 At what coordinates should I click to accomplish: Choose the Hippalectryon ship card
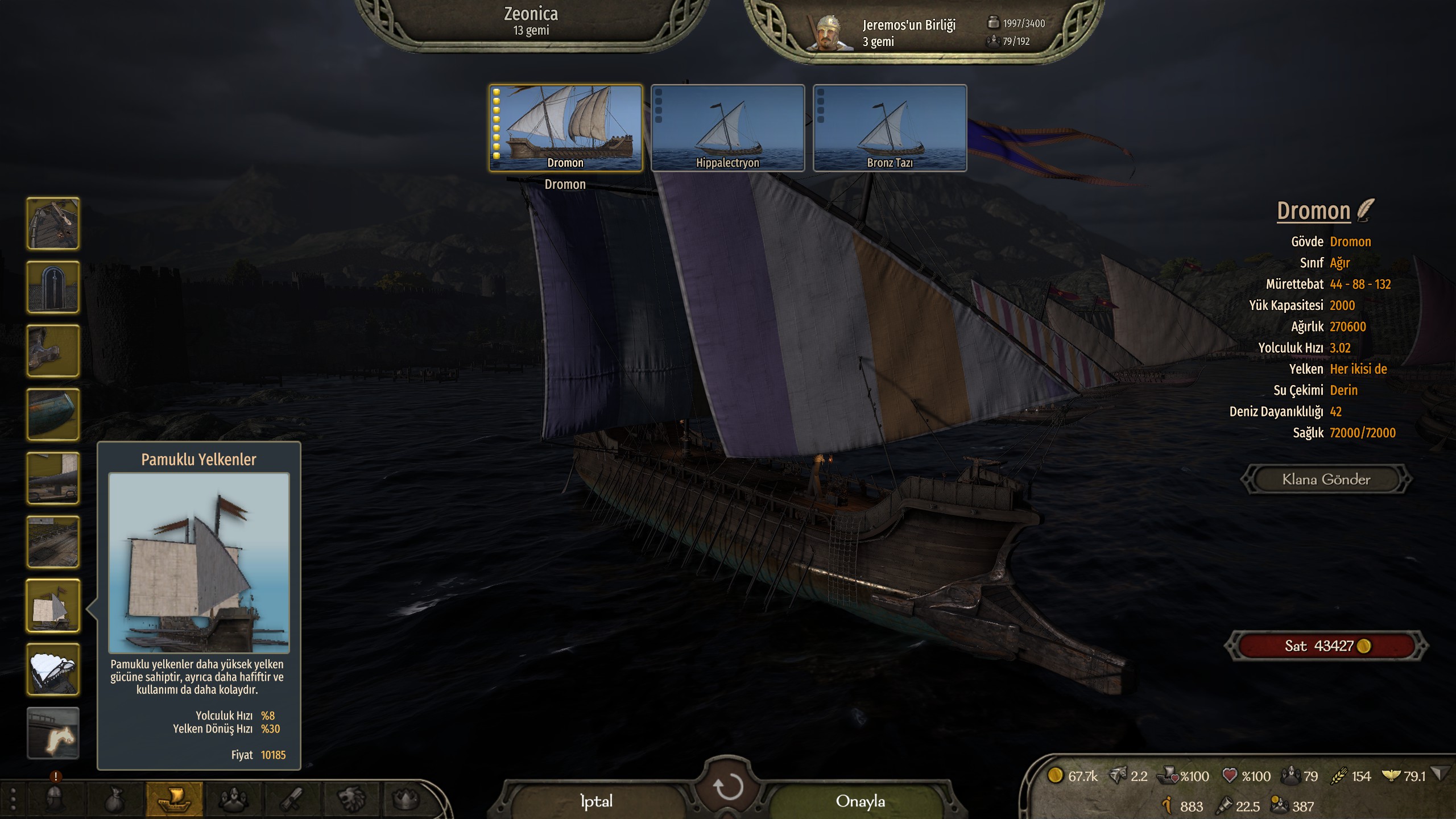pyautogui.click(x=727, y=128)
